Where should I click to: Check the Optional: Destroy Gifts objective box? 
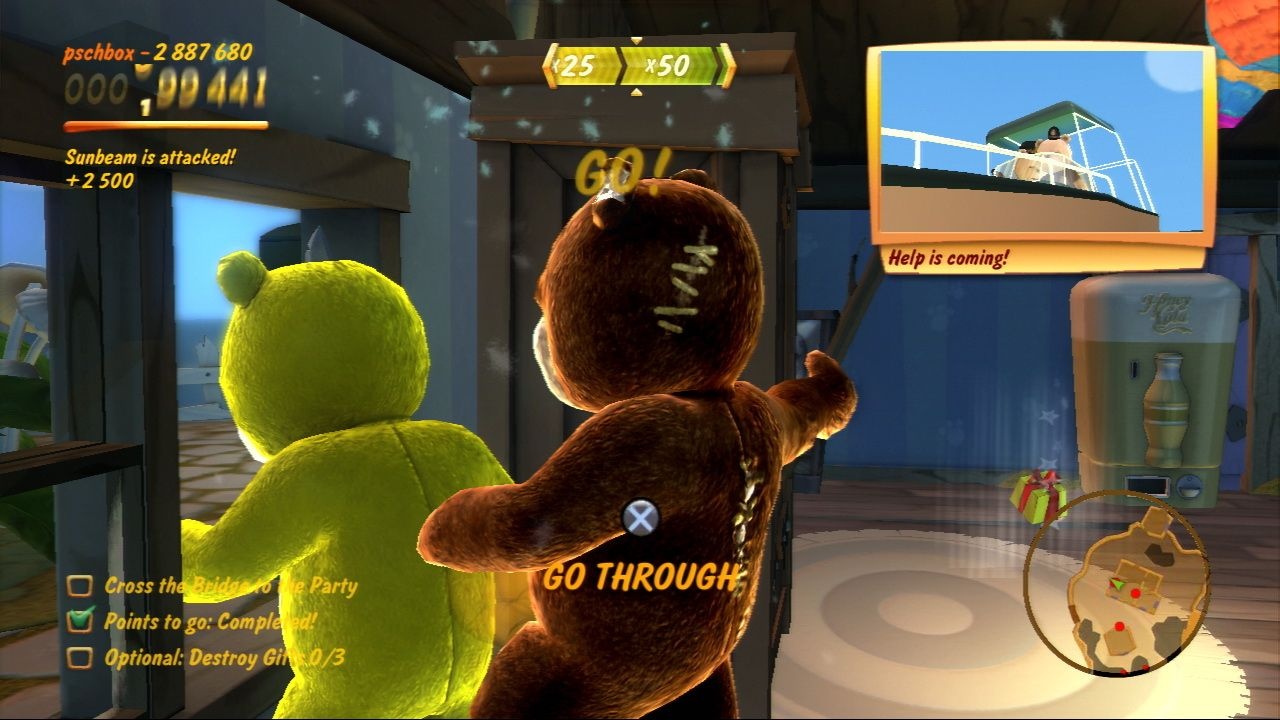82,656
